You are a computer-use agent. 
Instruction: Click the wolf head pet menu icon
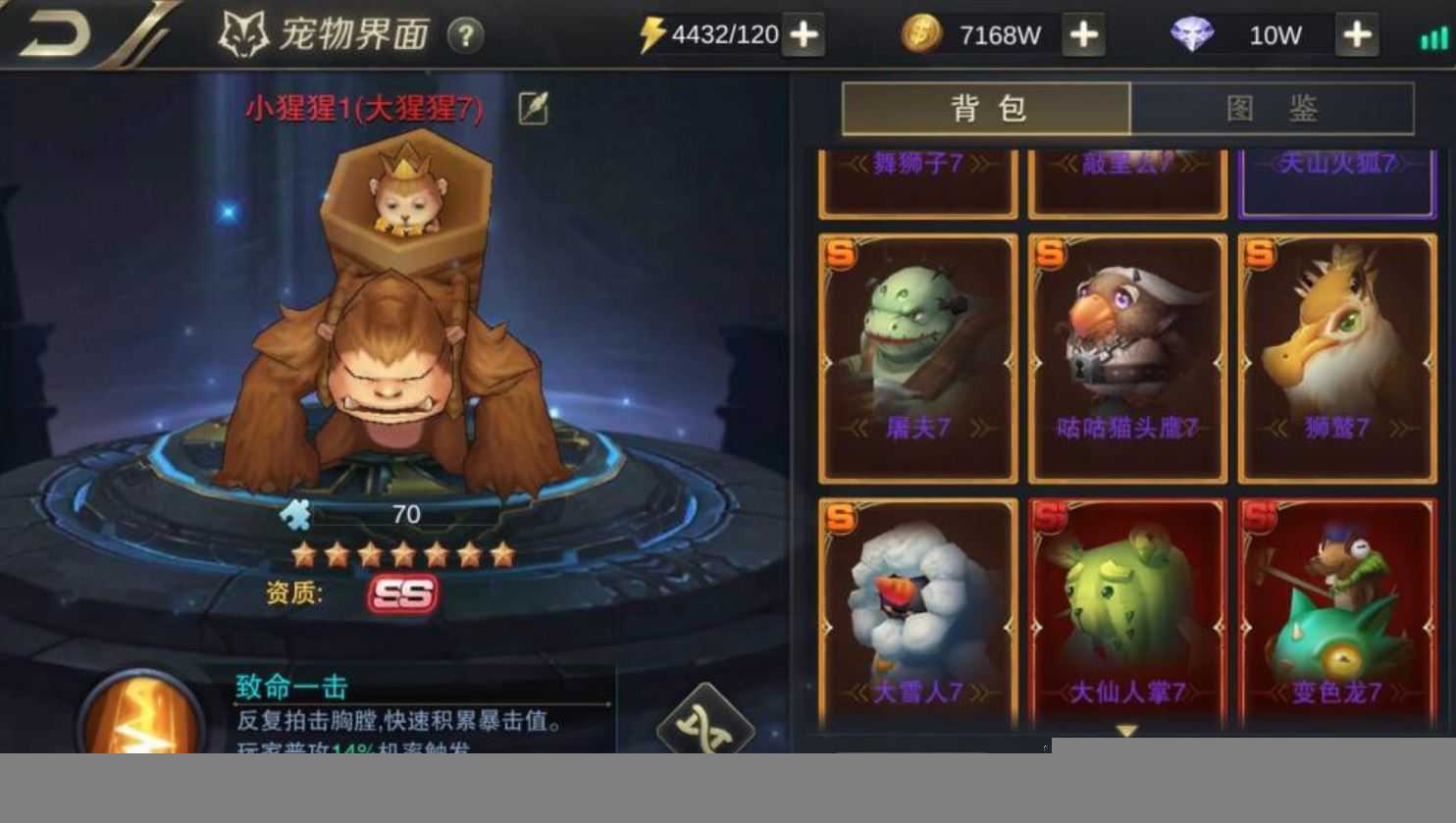point(241,30)
